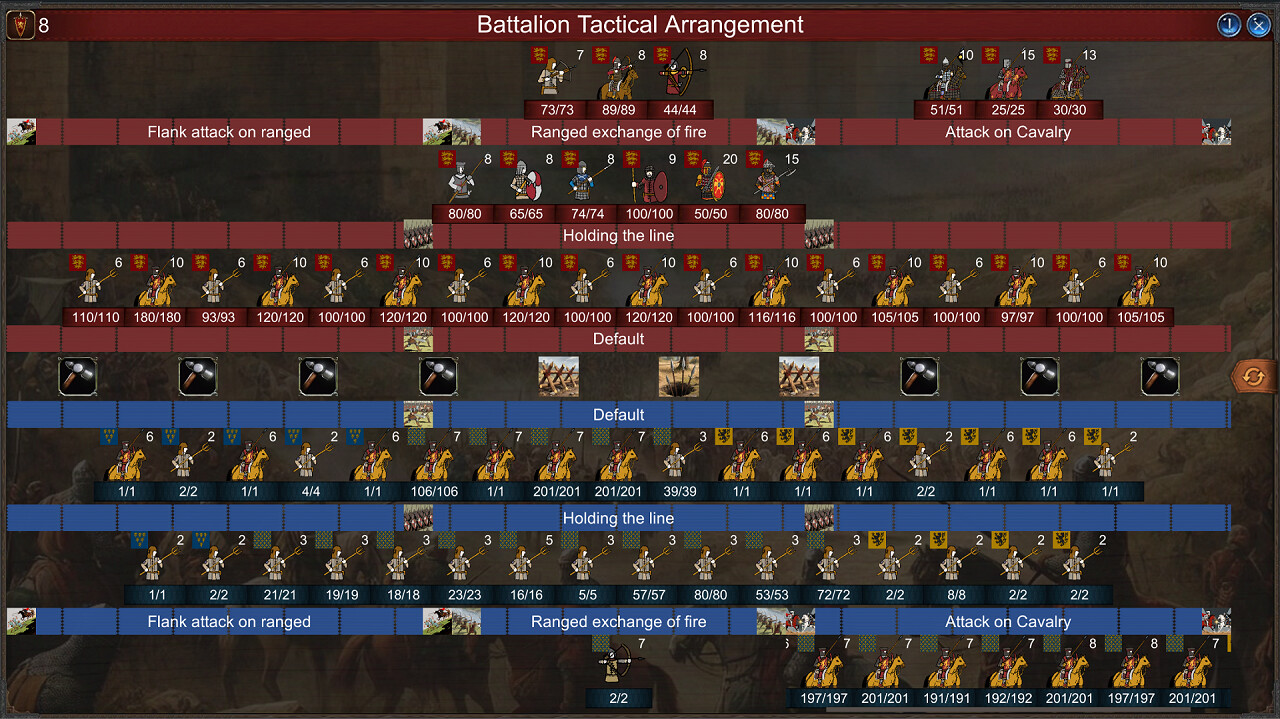Viewport: 1280px width, 719px height.
Task: Pick the red cavalry unit with 25/25
Action: [1009, 79]
